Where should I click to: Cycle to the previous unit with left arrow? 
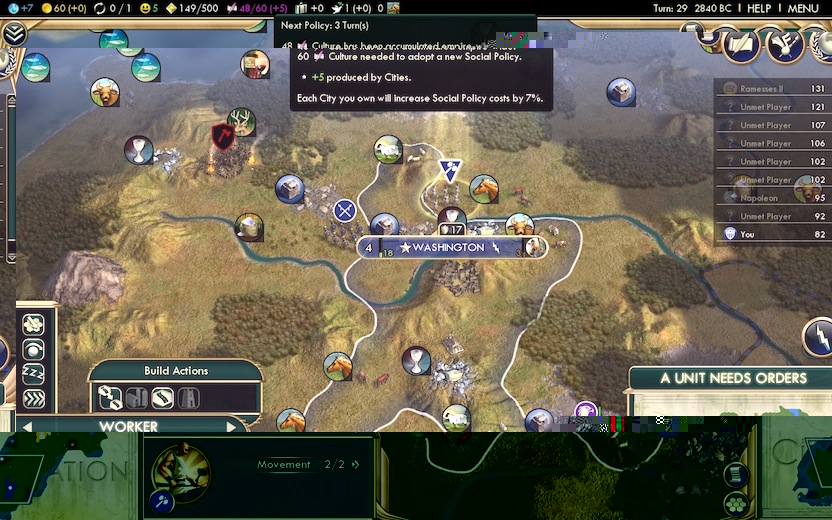[27, 427]
